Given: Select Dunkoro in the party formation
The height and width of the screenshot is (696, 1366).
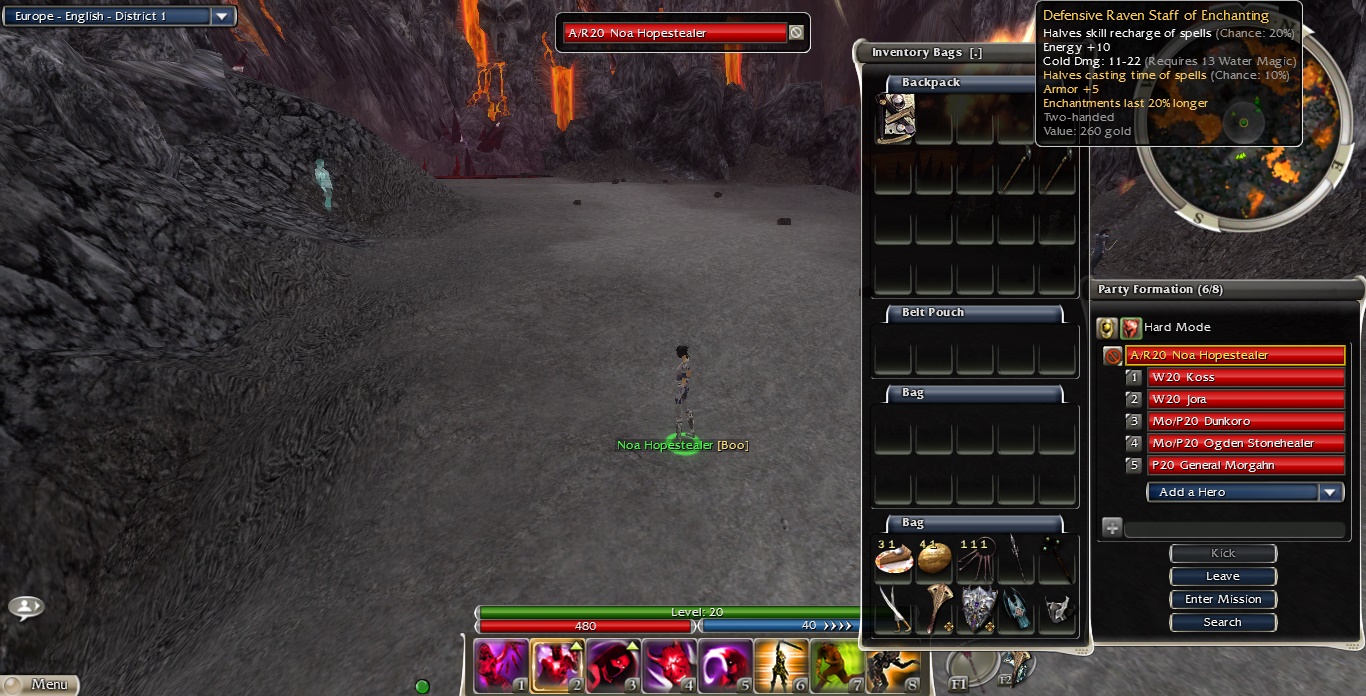Looking at the screenshot, I should pyautogui.click(x=1244, y=421).
